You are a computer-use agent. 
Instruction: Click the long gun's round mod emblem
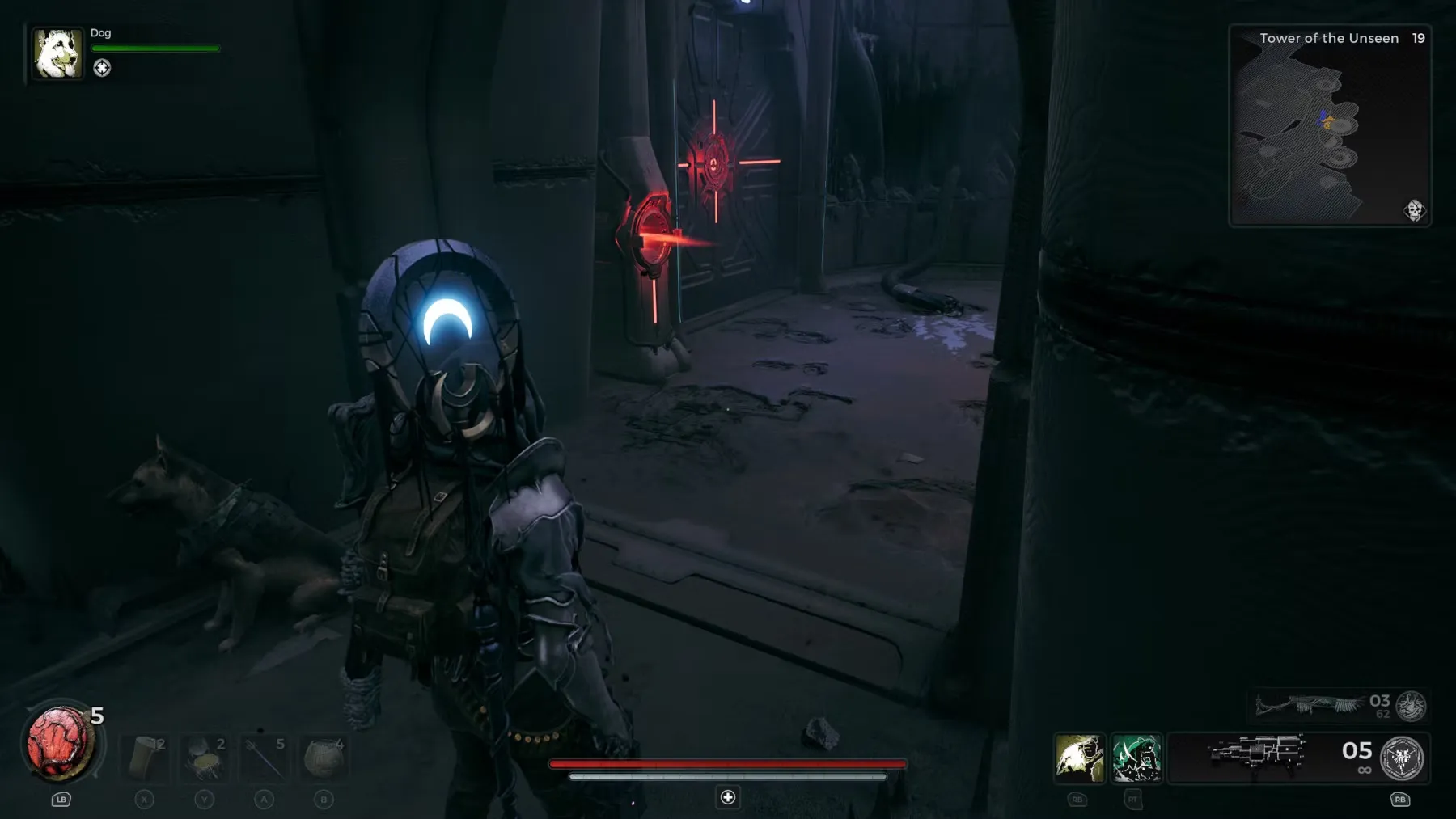(1412, 706)
